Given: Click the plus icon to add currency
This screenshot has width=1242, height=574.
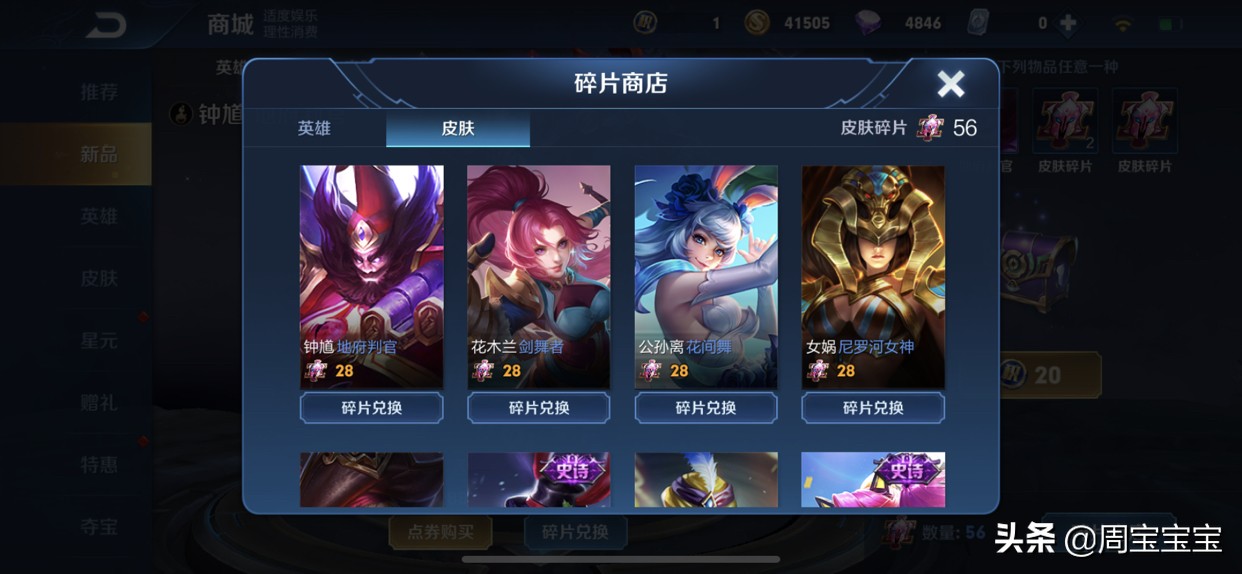Looking at the screenshot, I should [1069, 23].
